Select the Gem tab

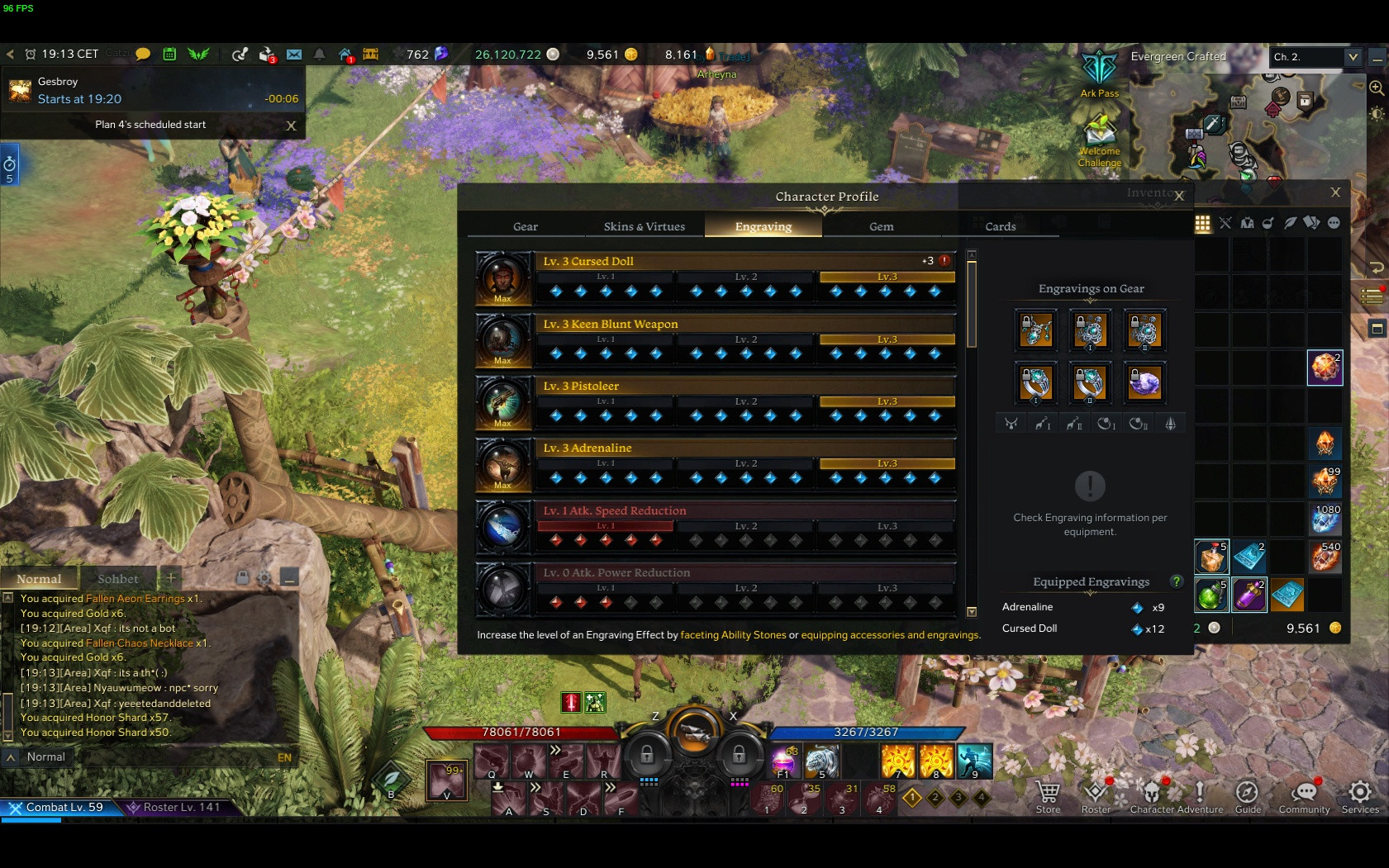[881, 226]
